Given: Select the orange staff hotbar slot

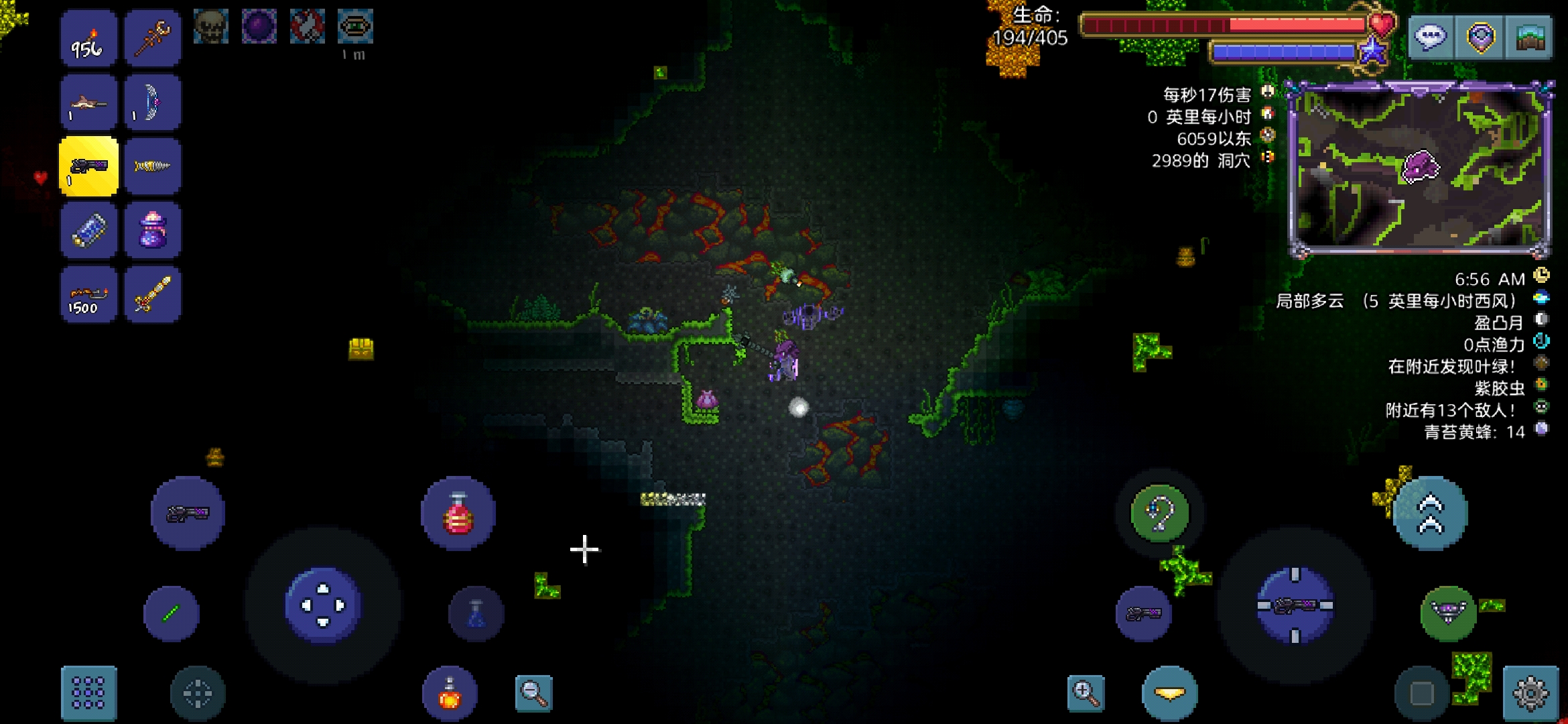Looking at the screenshot, I should pos(152,39).
